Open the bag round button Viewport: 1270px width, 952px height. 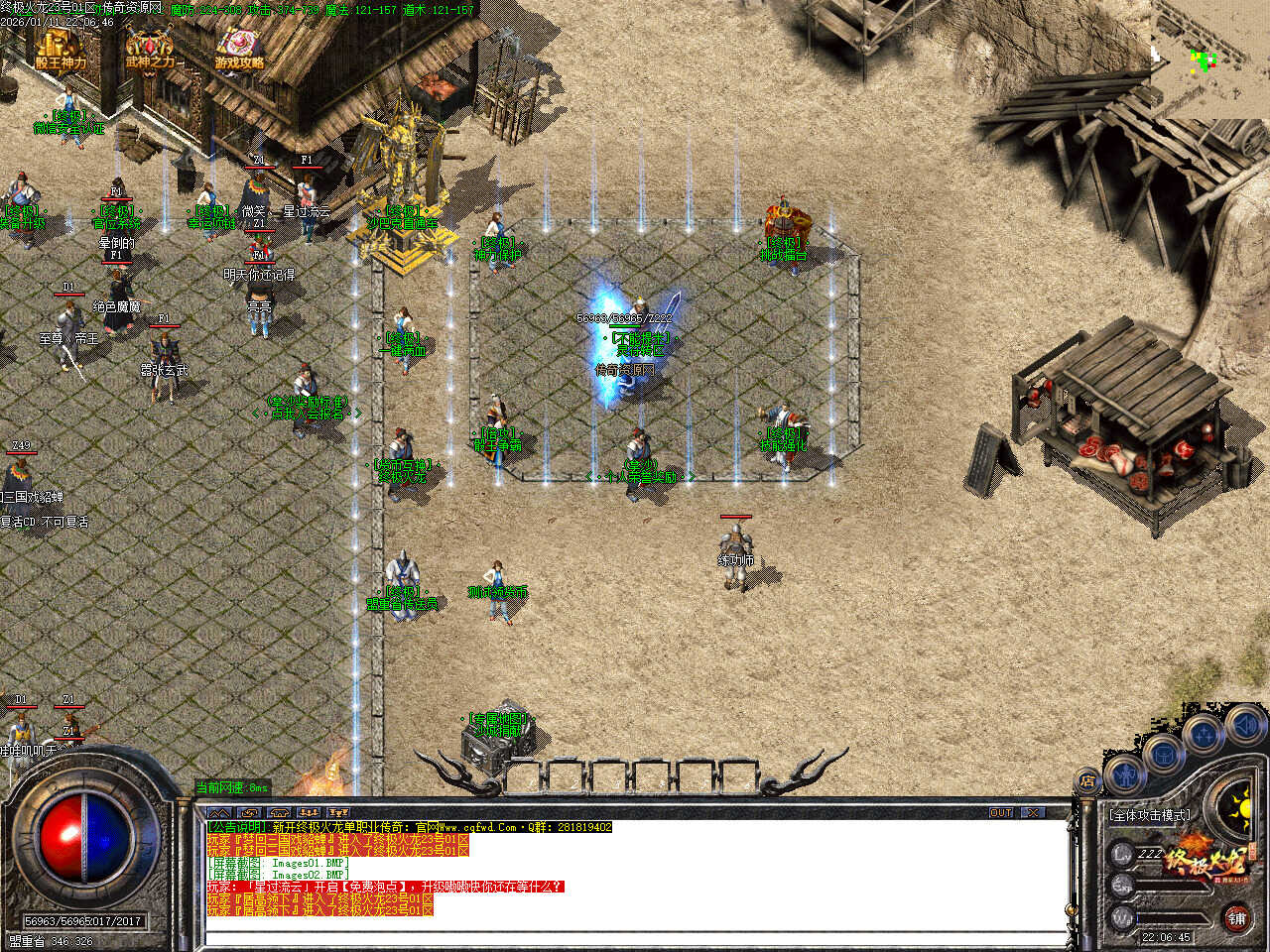pyautogui.click(x=1163, y=753)
